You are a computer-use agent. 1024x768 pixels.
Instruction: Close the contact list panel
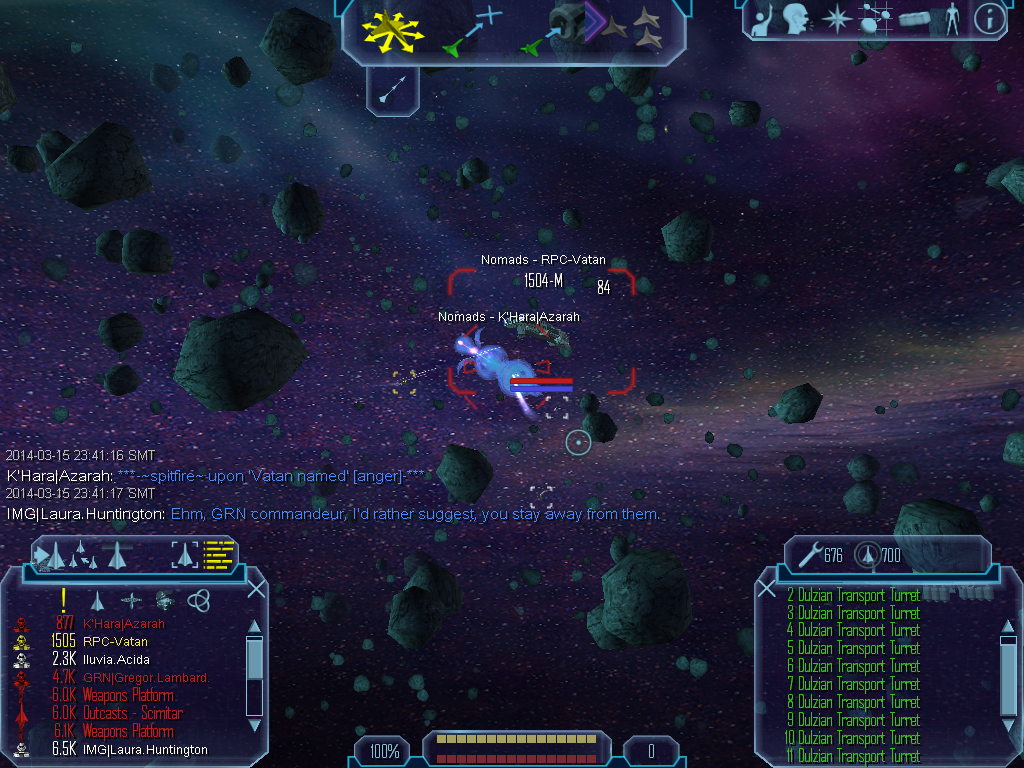point(256,588)
